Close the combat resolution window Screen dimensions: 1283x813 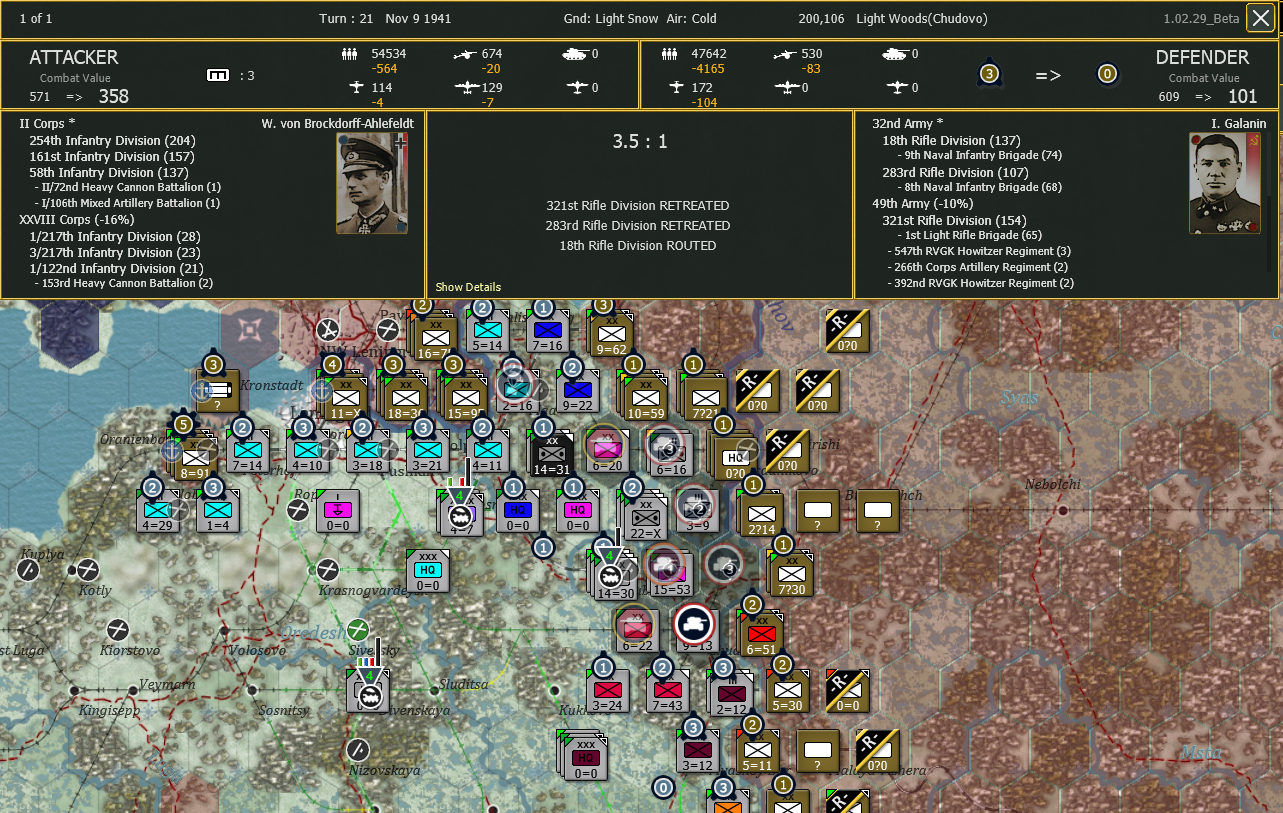coord(1261,17)
